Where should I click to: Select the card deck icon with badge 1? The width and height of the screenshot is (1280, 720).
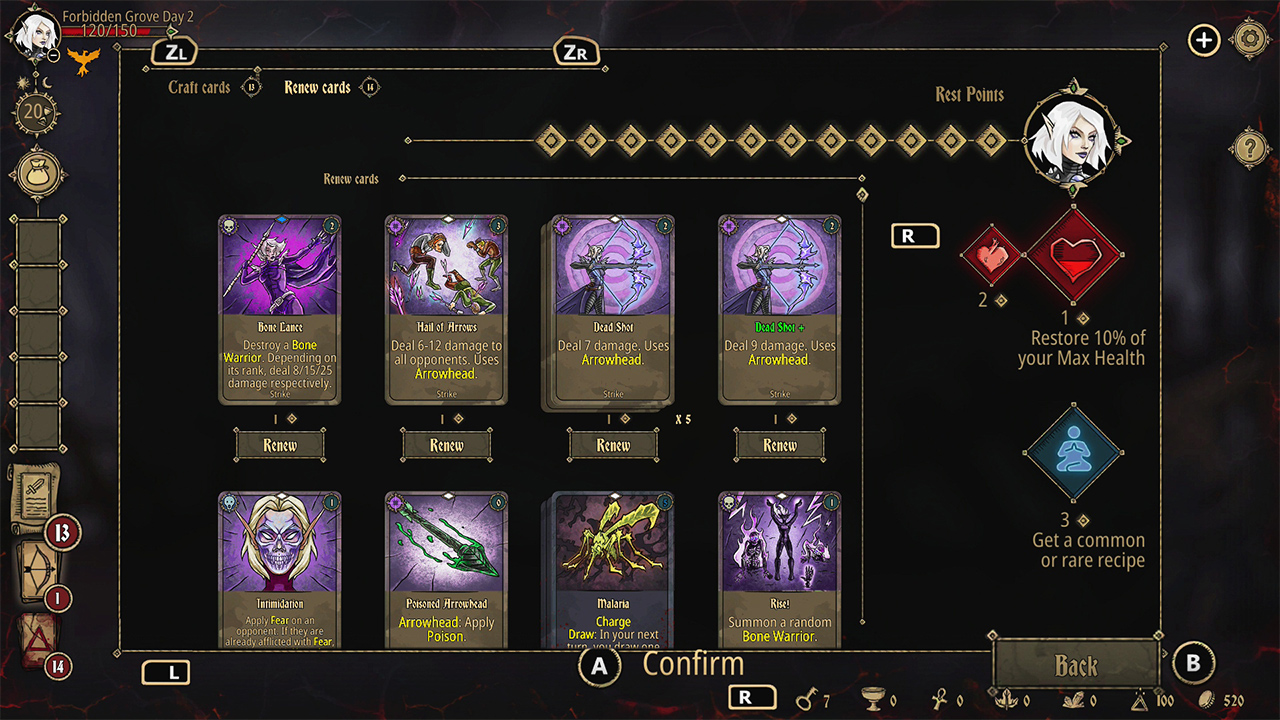pyautogui.click(x=35, y=568)
